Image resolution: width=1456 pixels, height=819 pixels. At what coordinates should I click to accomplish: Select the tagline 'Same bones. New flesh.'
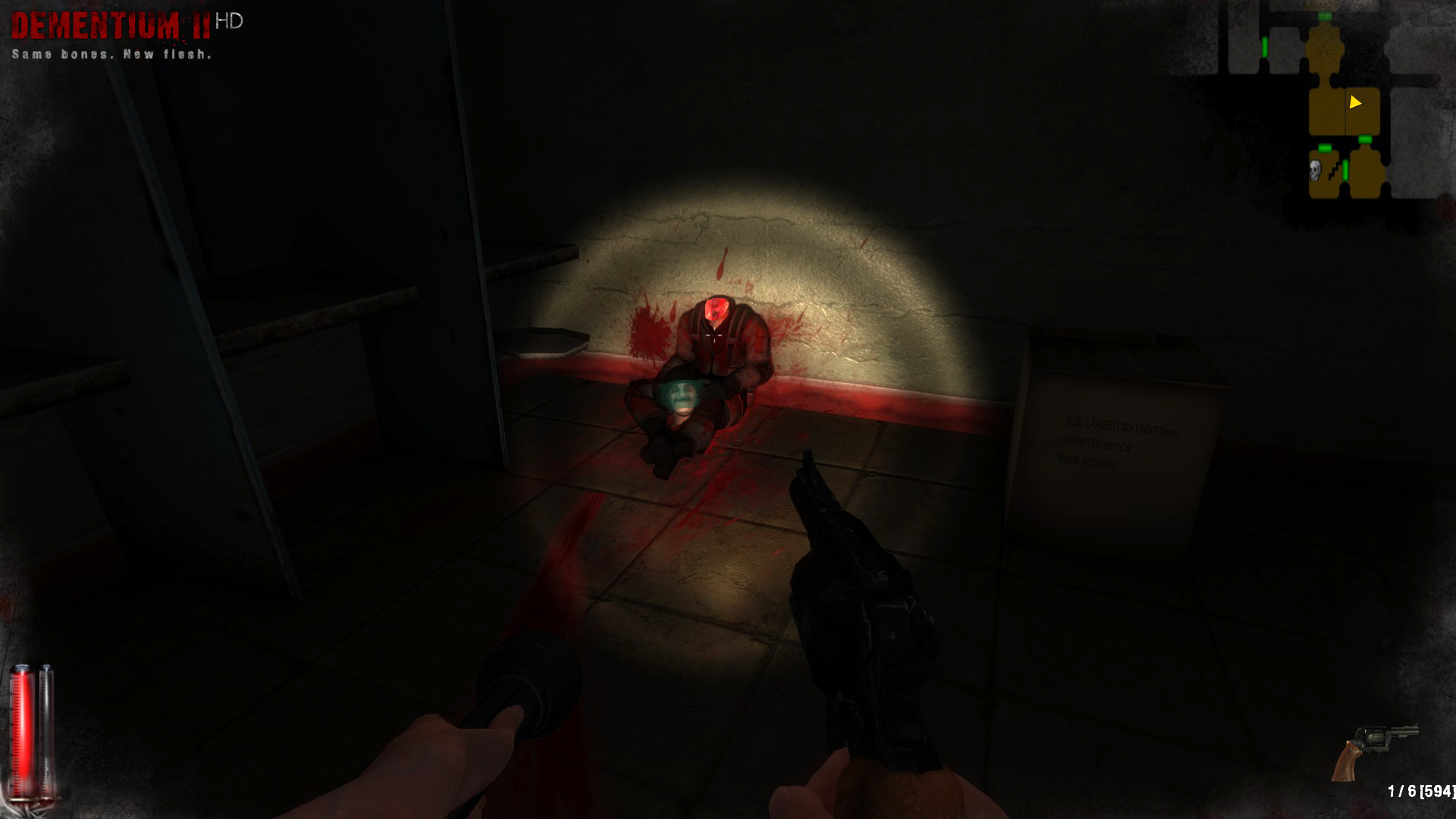pyautogui.click(x=111, y=53)
